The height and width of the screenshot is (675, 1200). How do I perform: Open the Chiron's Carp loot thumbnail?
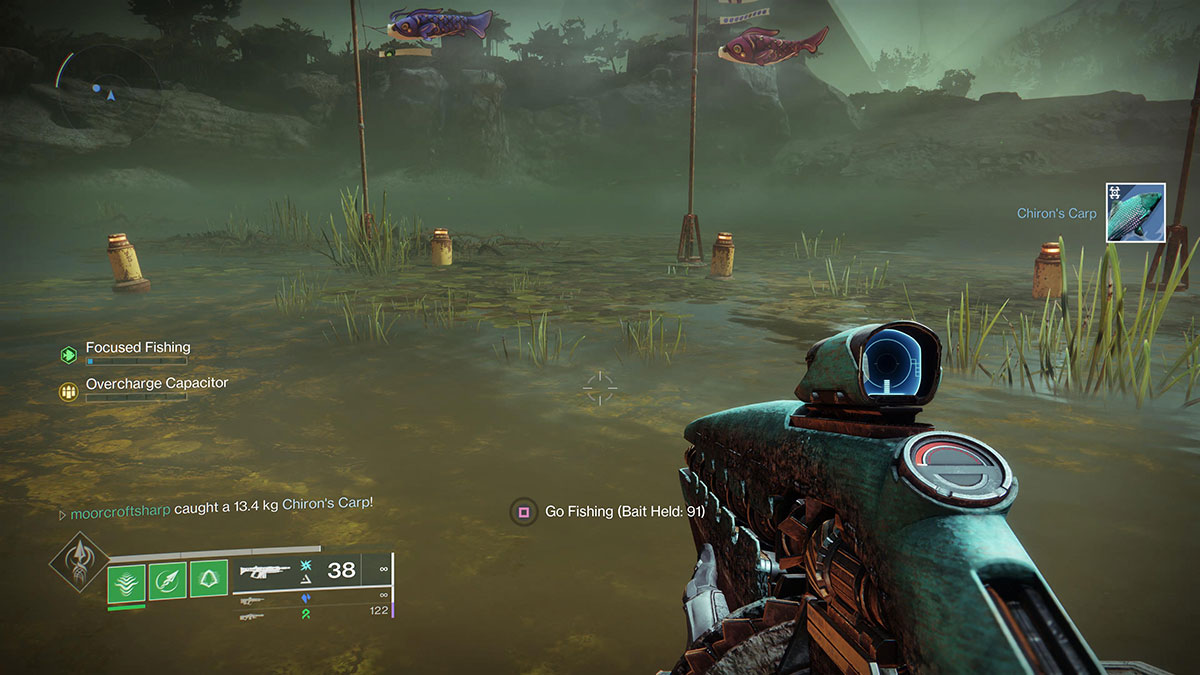pos(1135,212)
